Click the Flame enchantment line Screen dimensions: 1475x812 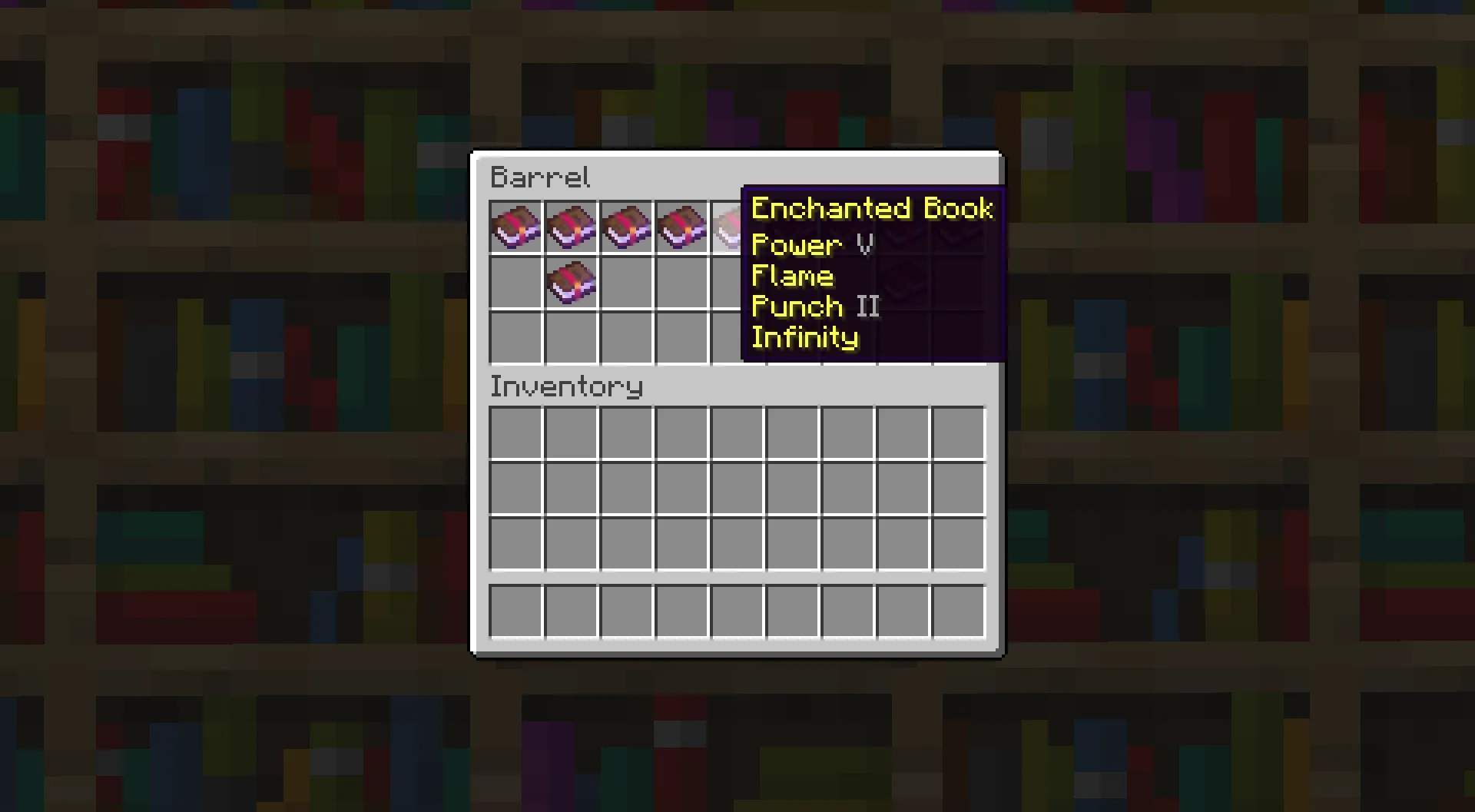point(792,275)
